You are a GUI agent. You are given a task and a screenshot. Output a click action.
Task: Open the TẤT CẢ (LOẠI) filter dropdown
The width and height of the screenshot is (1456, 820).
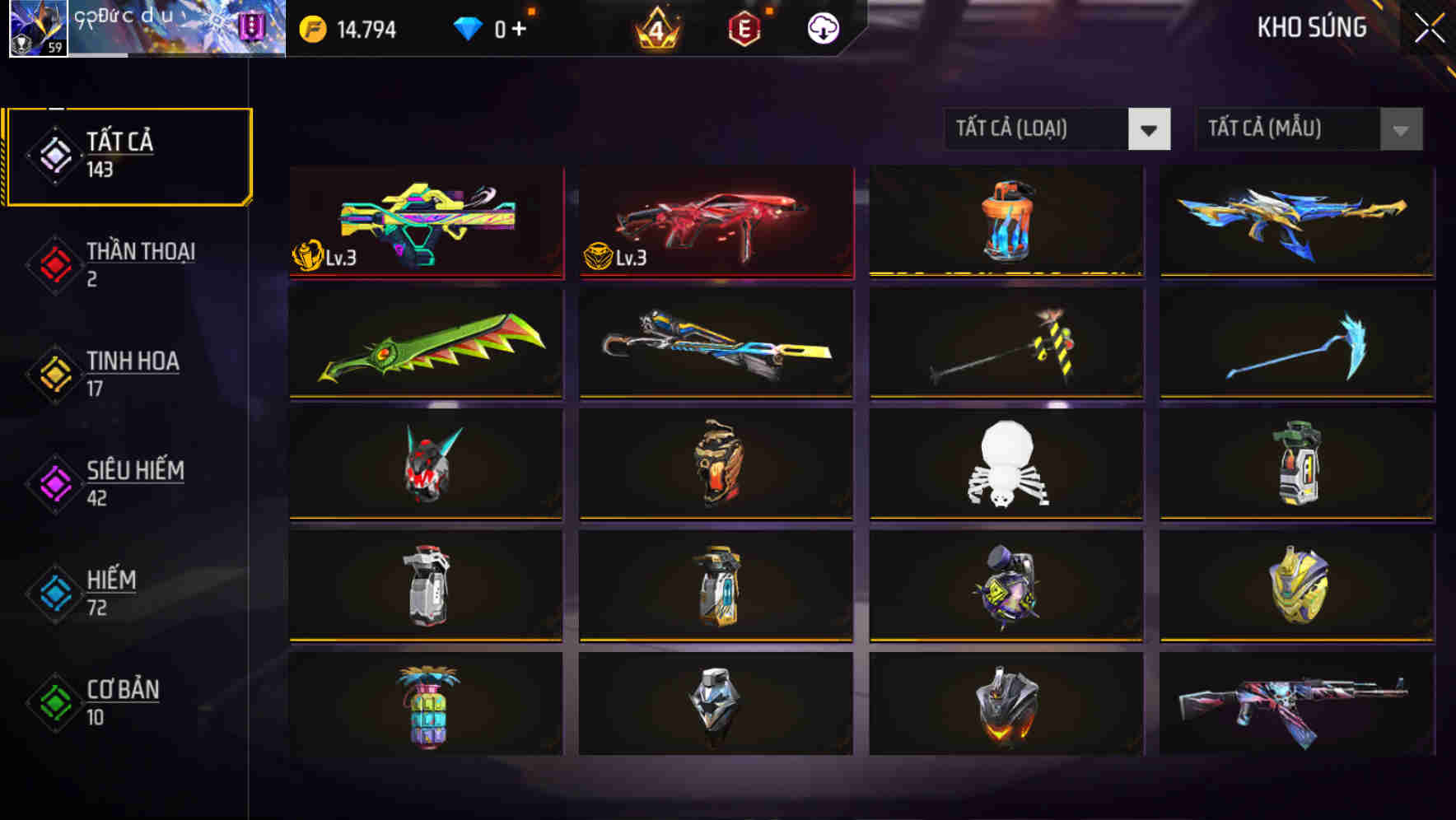tap(1057, 129)
